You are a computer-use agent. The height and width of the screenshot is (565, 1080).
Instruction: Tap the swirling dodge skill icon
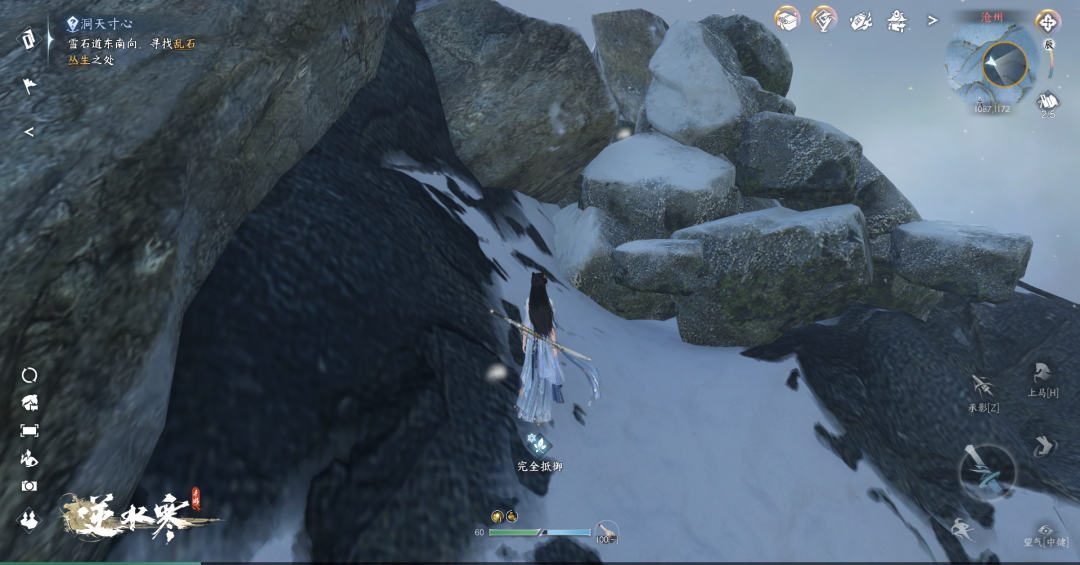(x=1043, y=445)
